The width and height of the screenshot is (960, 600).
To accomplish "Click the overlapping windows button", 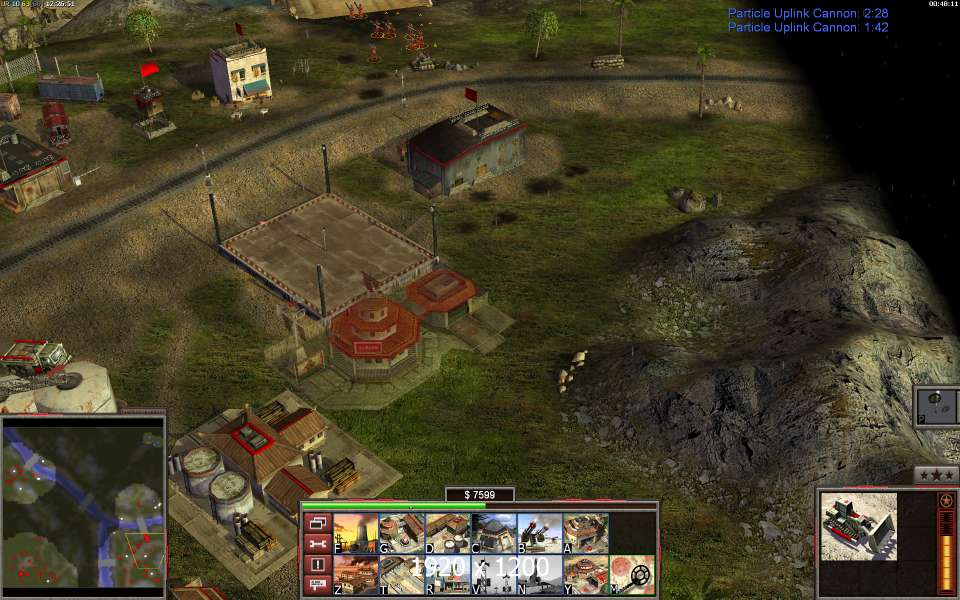I will coord(316,522).
